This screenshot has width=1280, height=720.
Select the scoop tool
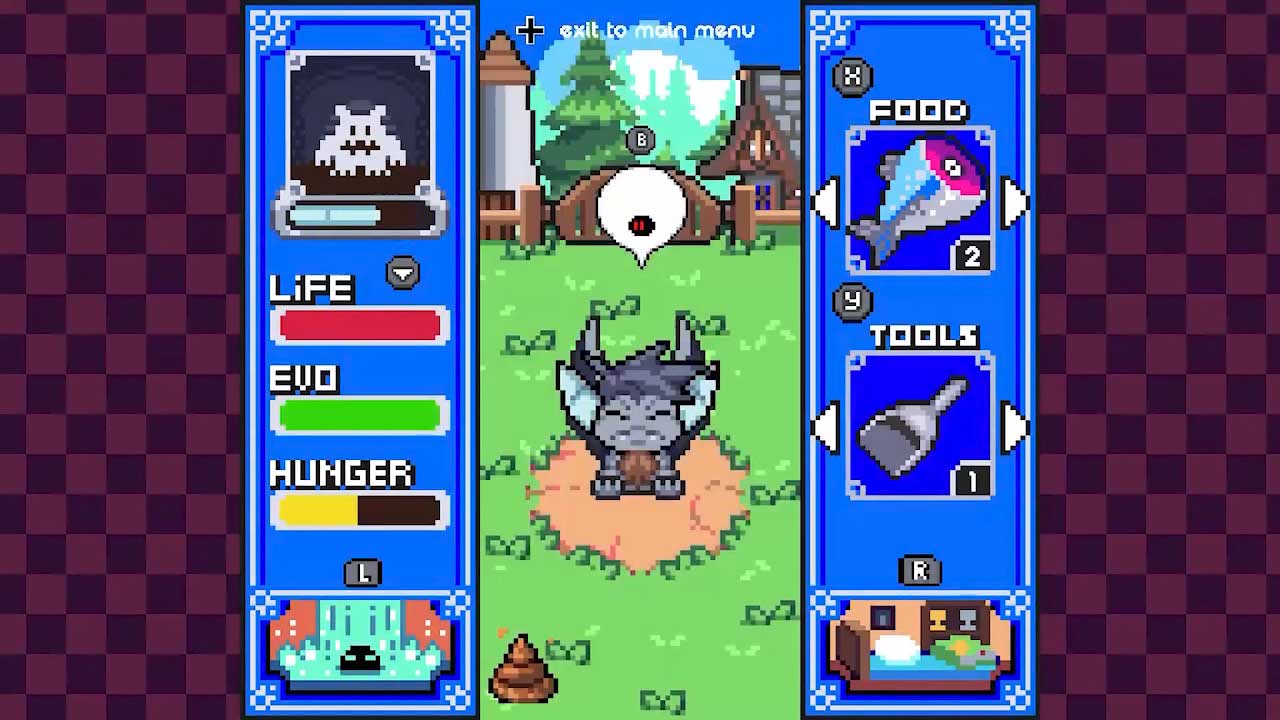919,426
